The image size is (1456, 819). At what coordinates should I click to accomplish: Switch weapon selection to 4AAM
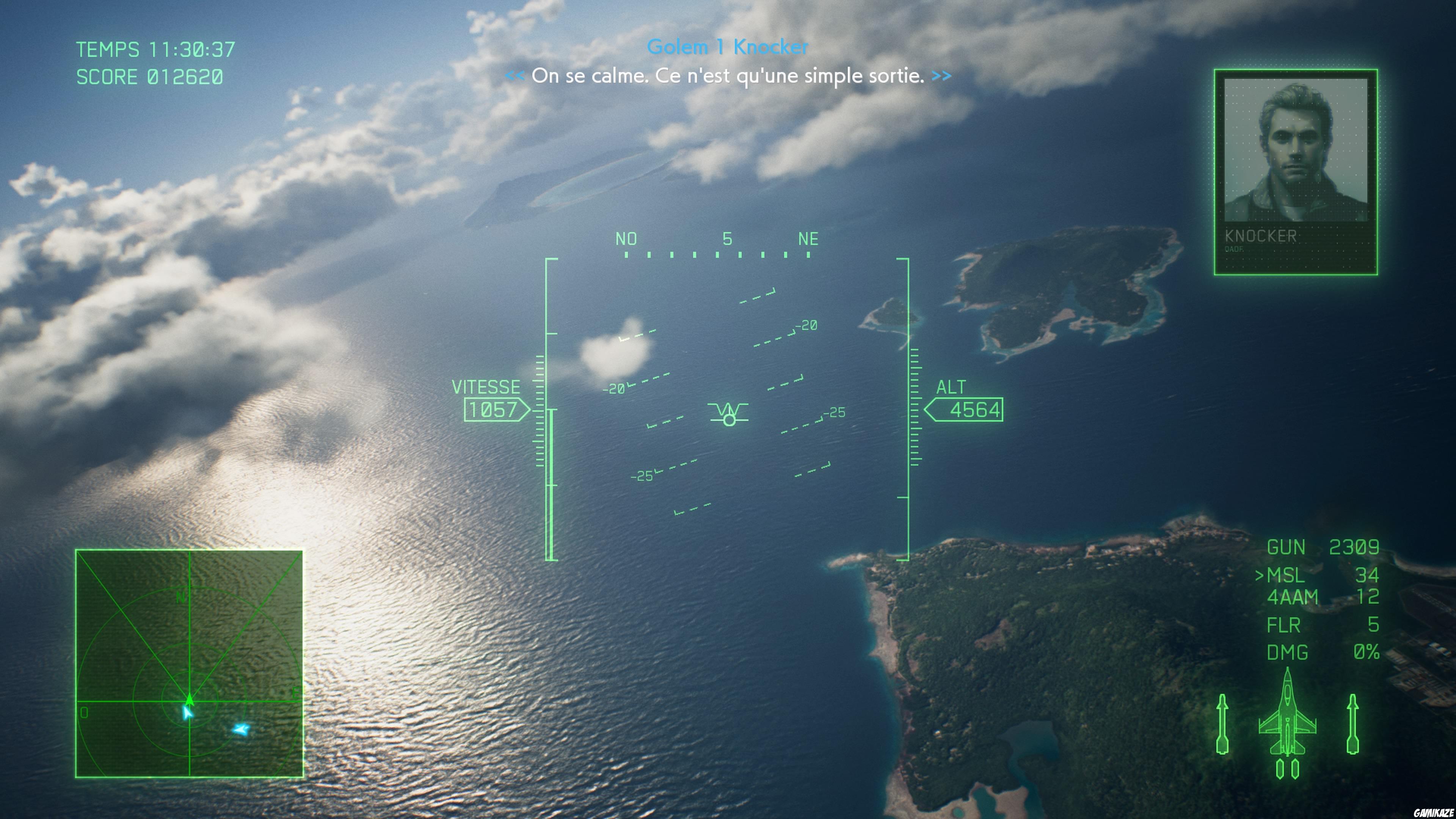pyautogui.click(x=1317, y=596)
